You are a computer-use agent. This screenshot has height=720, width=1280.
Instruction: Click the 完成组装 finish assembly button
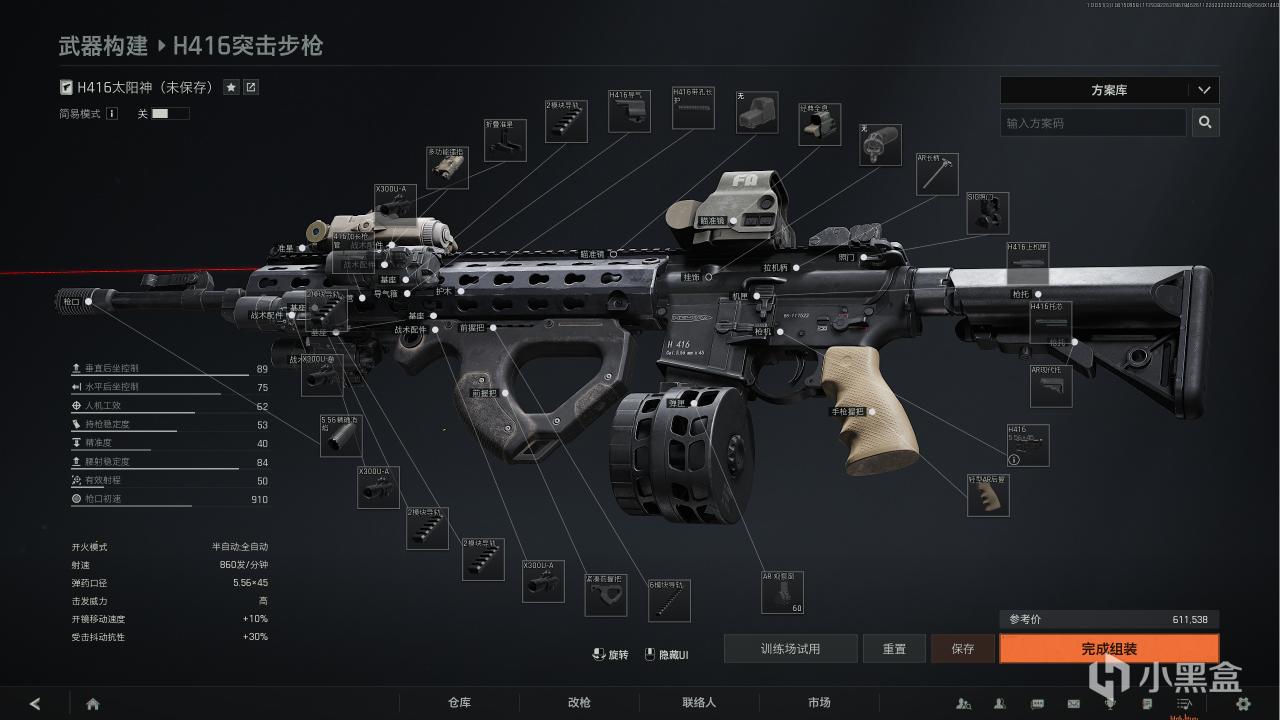tap(1109, 649)
